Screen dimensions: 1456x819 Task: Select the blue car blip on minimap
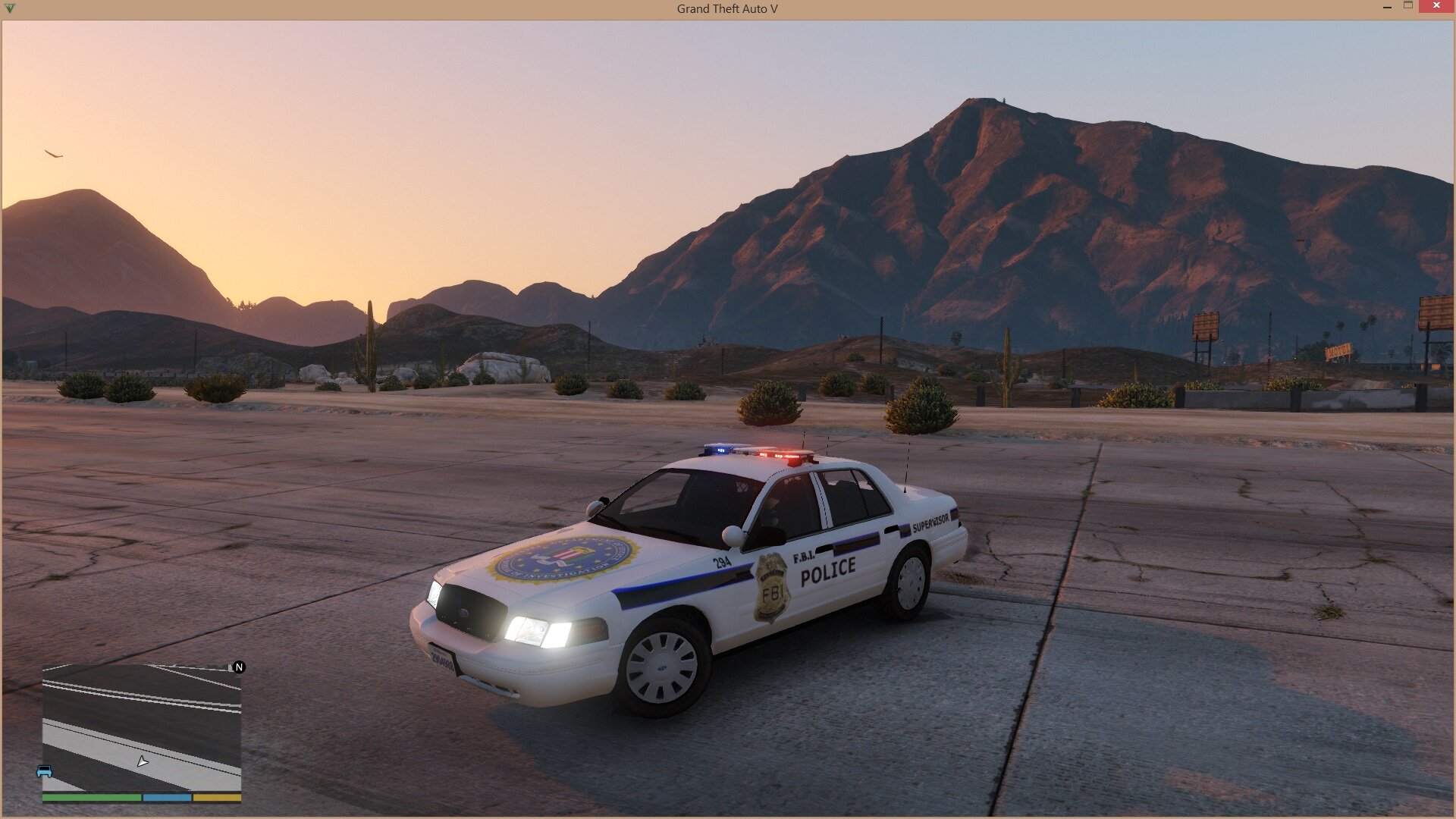(44, 772)
